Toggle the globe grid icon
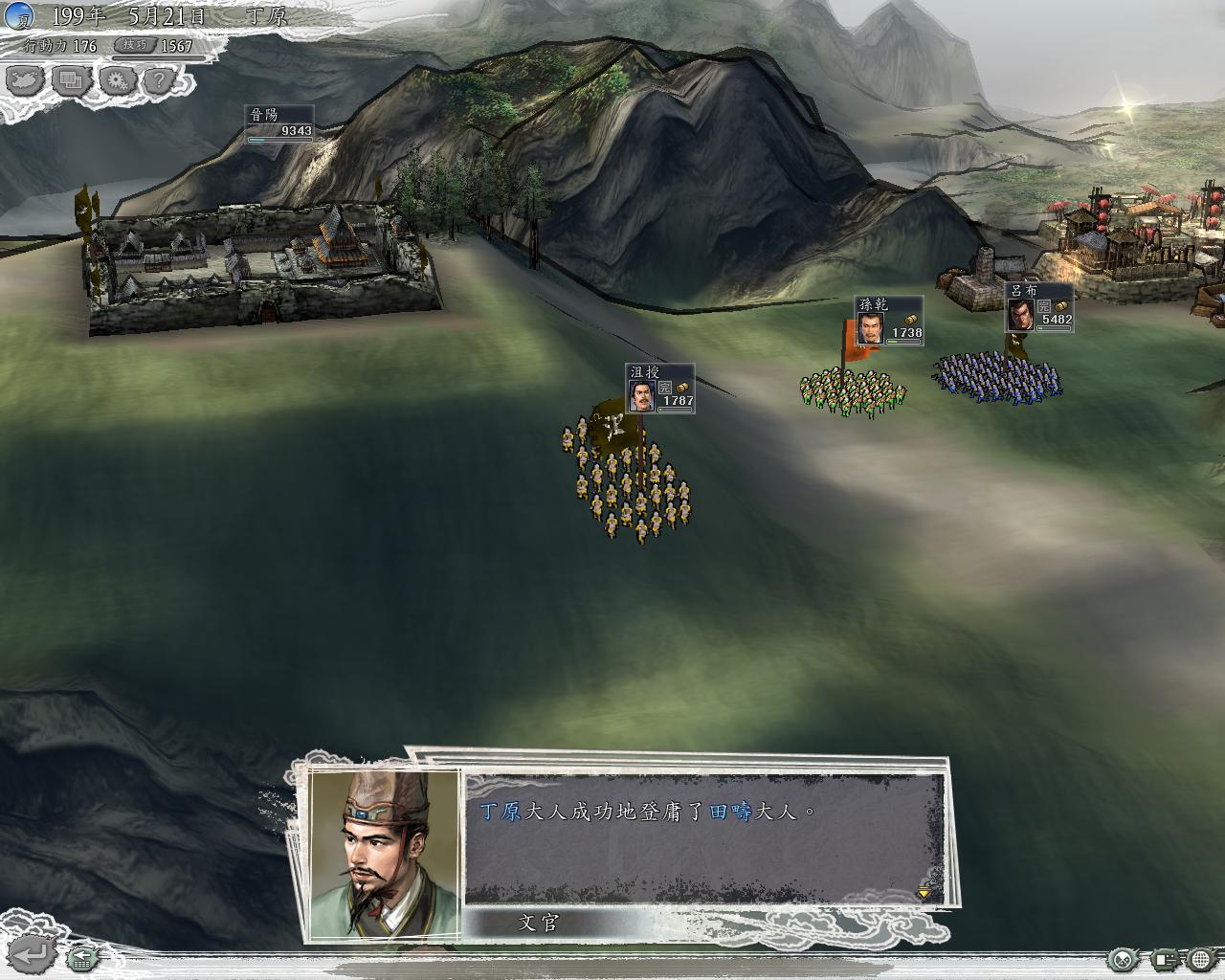Image resolution: width=1225 pixels, height=980 pixels. (x=1201, y=958)
